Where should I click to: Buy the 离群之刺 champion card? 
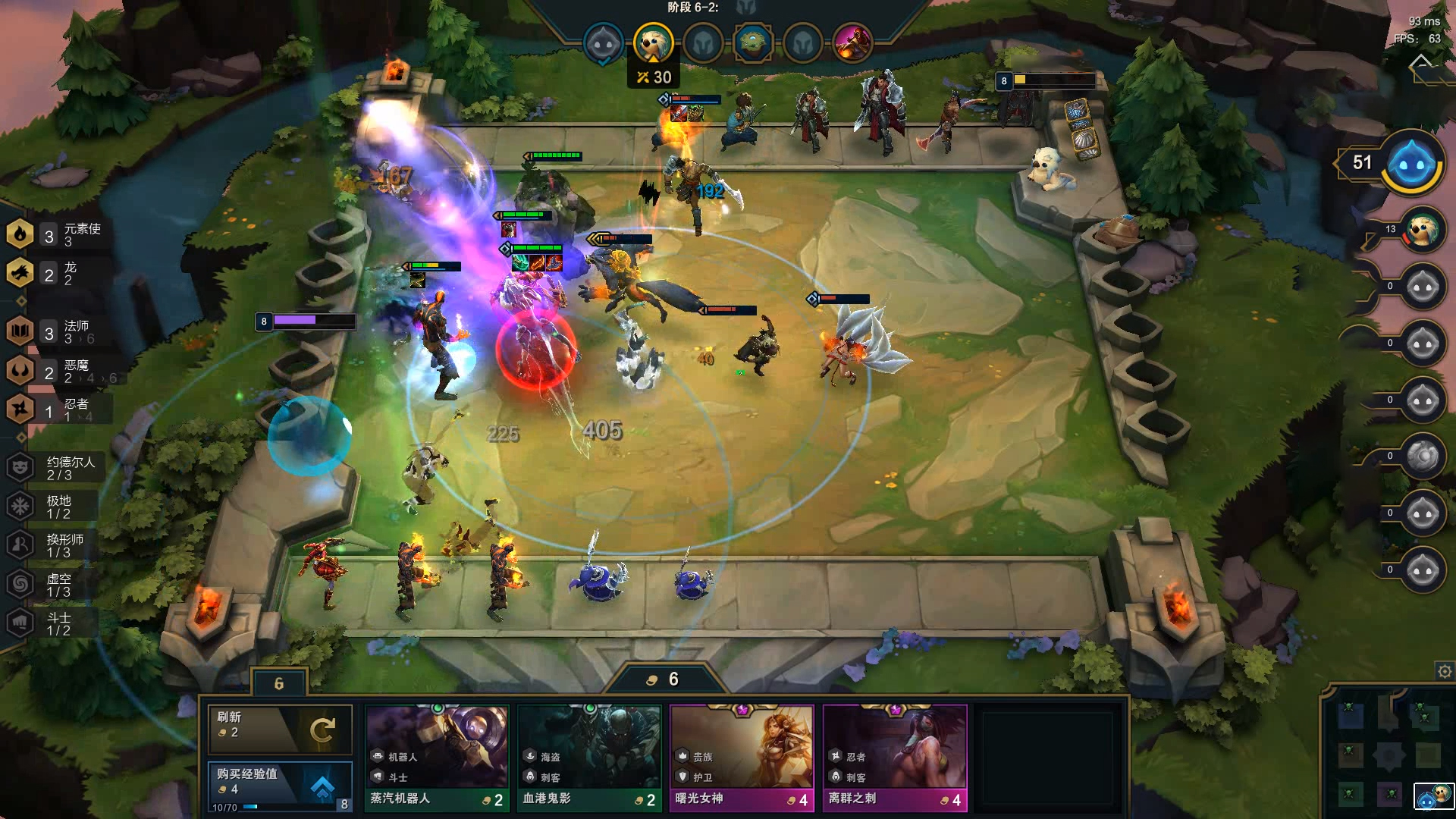(x=895, y=757)
